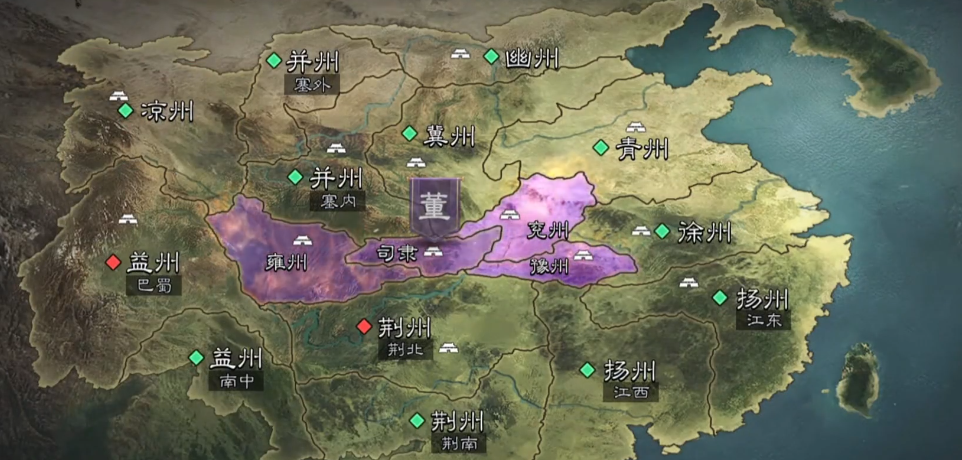Viewport: 962px width, 460px height.
Task: Choose the 并州 塞内 region marker
Action: (295, 177)
